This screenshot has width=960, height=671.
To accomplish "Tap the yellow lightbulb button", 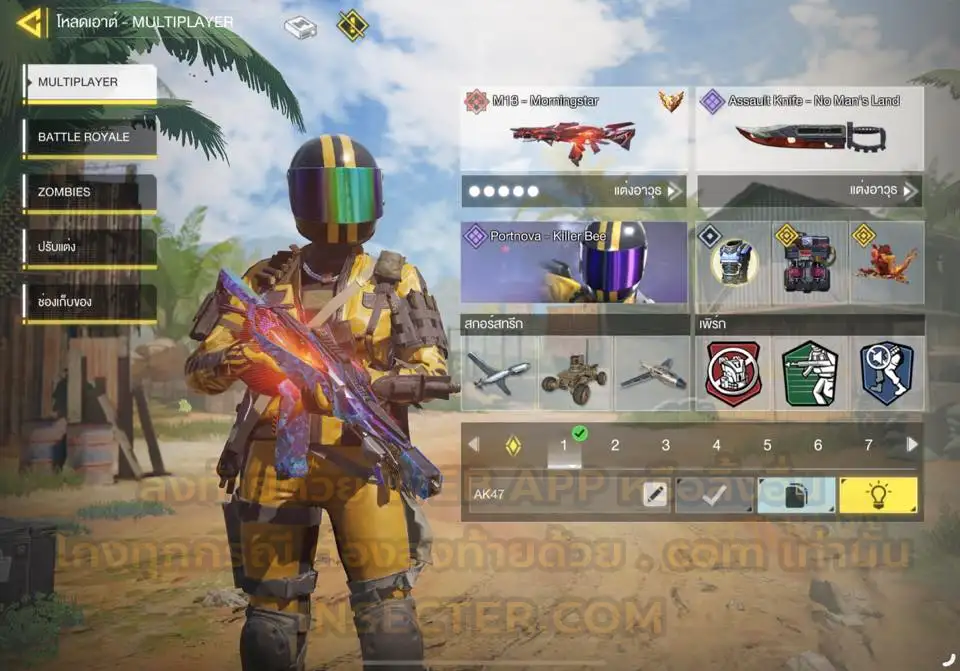I will 878,495.
